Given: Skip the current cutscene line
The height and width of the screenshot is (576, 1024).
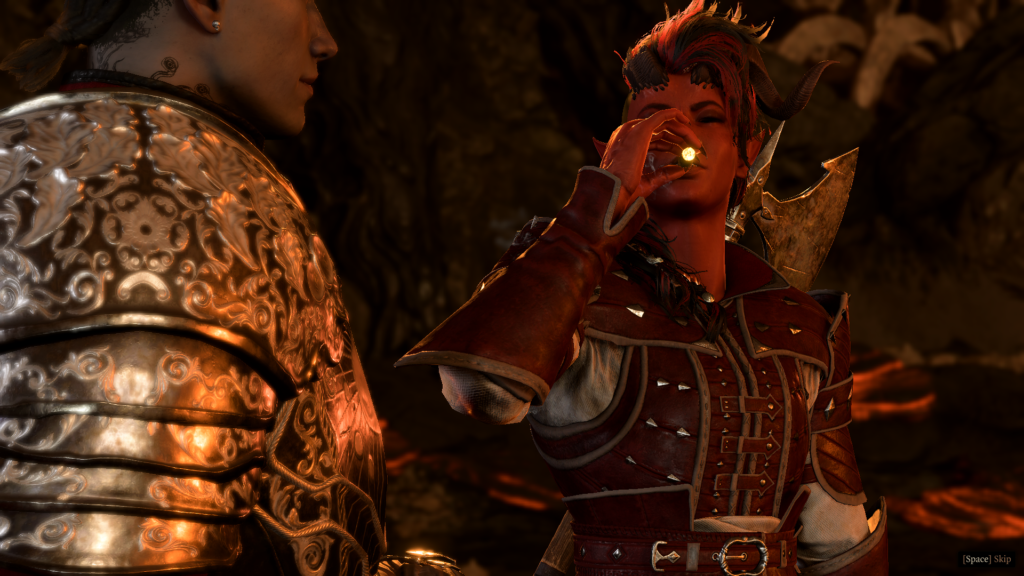Looking at the screenshot, I should click(987, 559).
